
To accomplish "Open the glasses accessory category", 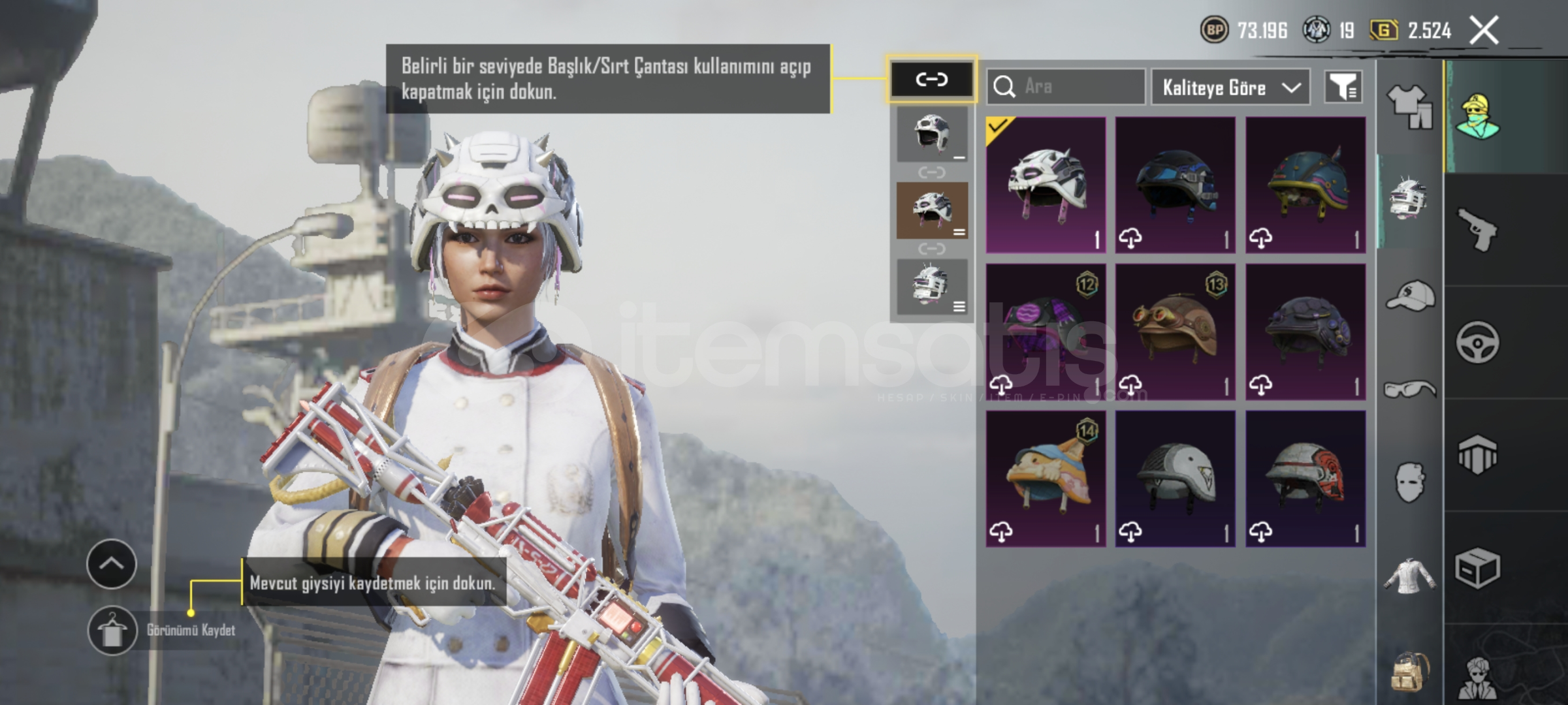I will (1409, 390).
